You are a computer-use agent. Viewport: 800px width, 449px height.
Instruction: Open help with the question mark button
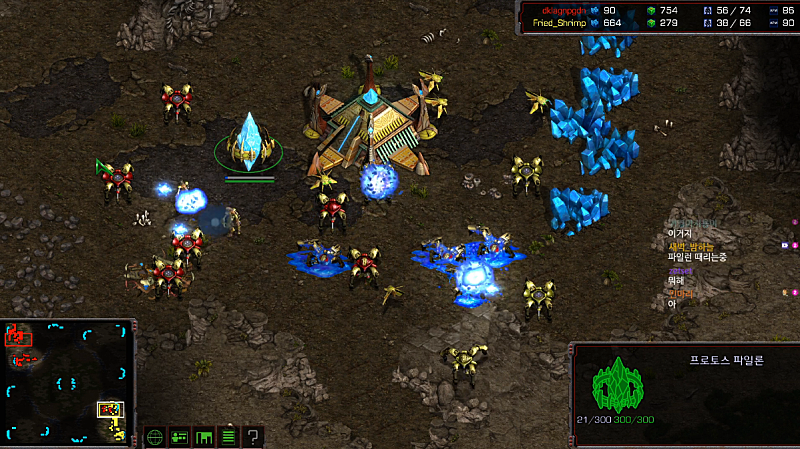click(254, 436)
